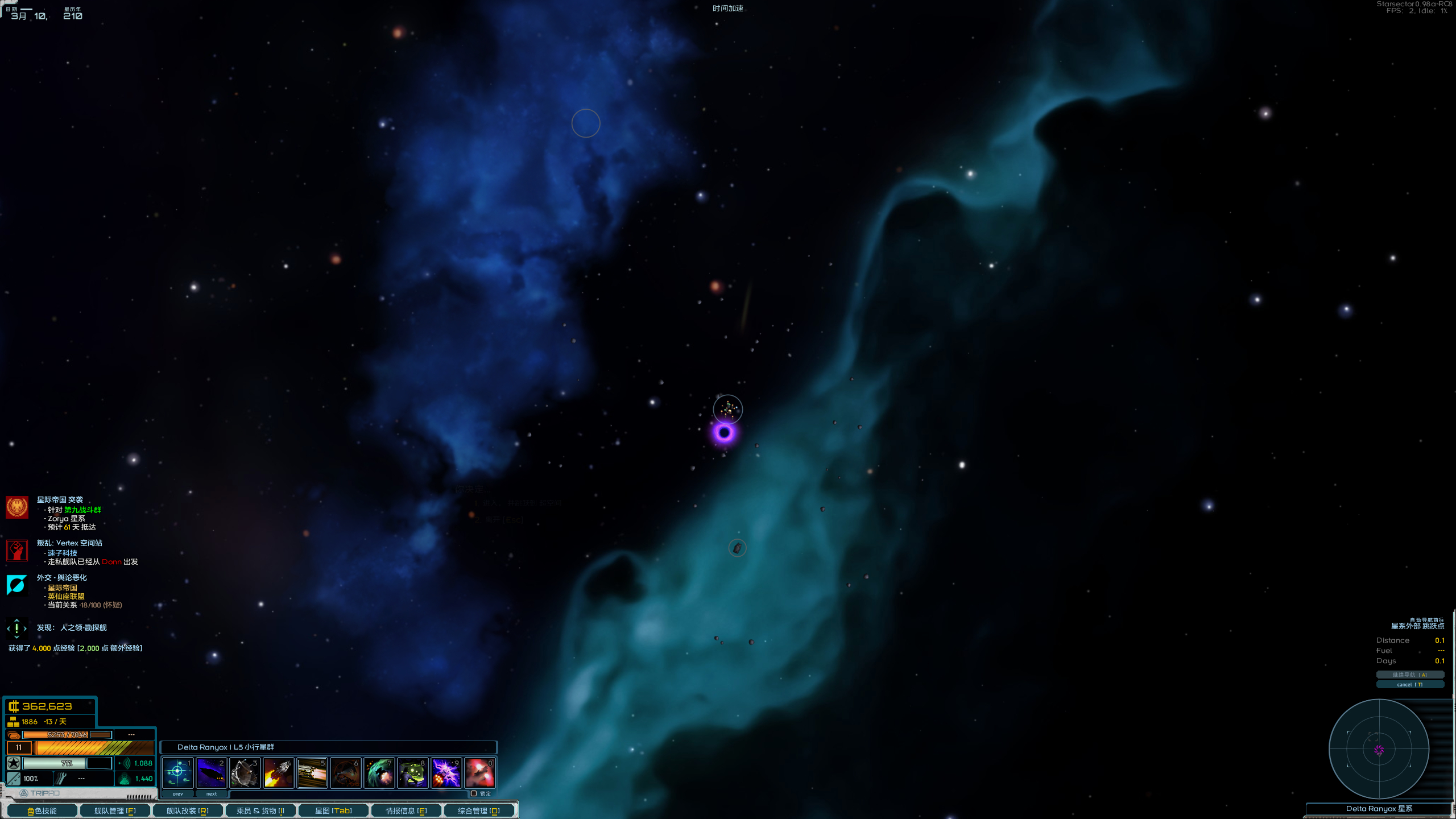Activate the purple lightning ability in slot 9
The width and height of the screenshot is (1456, 819).
coord(446,772)
